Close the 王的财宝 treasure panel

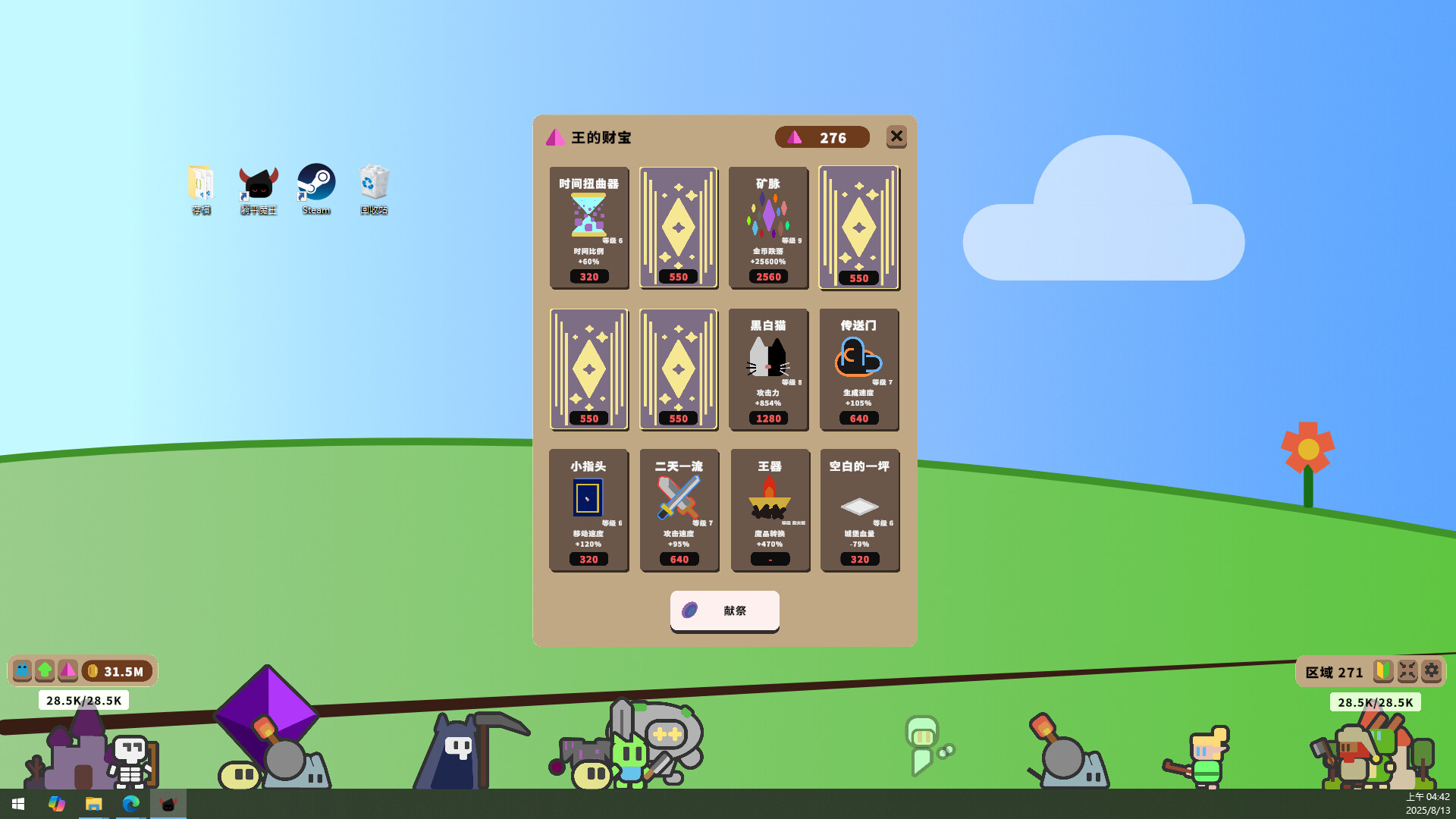[896, 136]
